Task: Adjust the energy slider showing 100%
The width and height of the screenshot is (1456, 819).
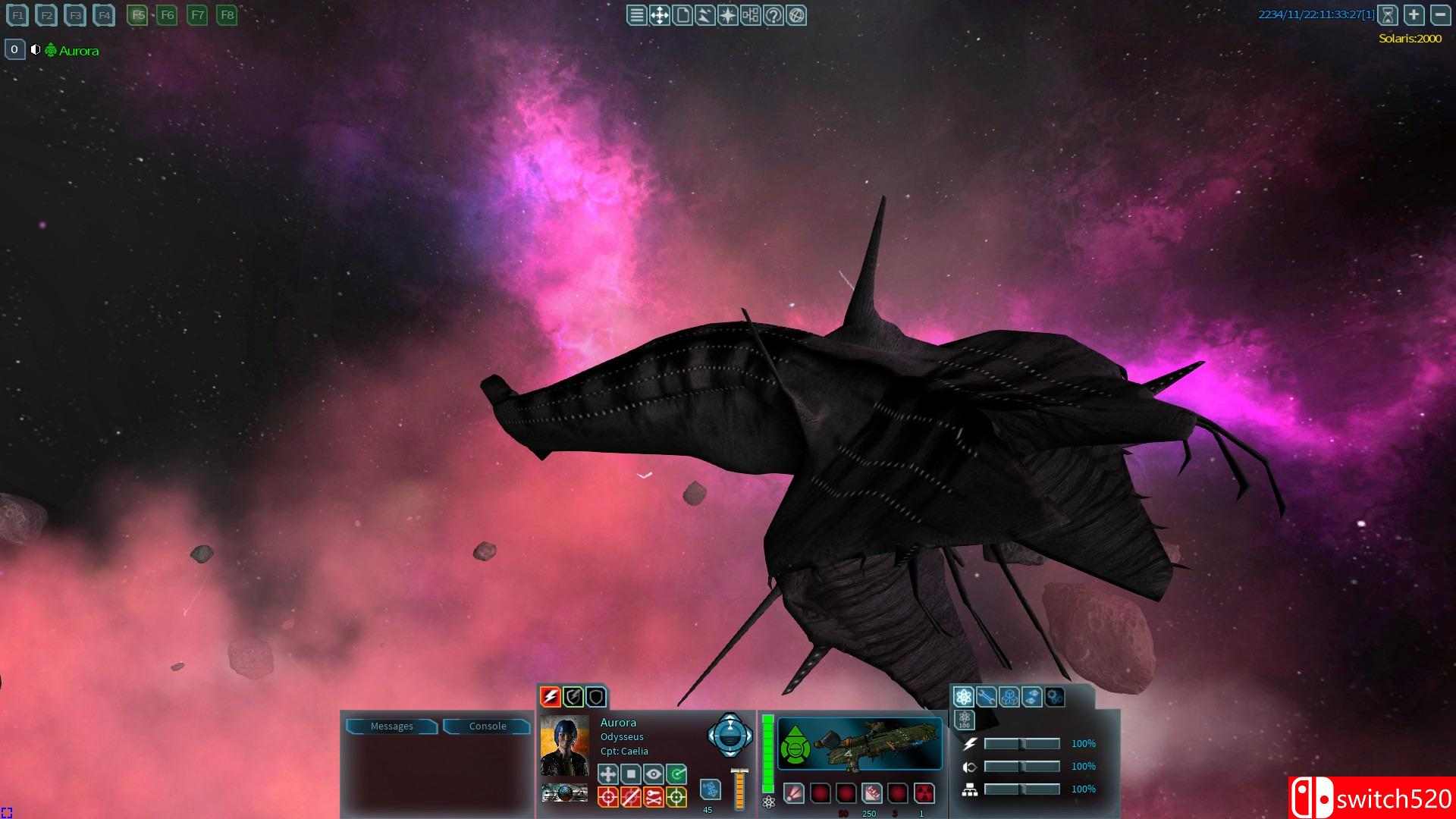Action: (1022, 744)
